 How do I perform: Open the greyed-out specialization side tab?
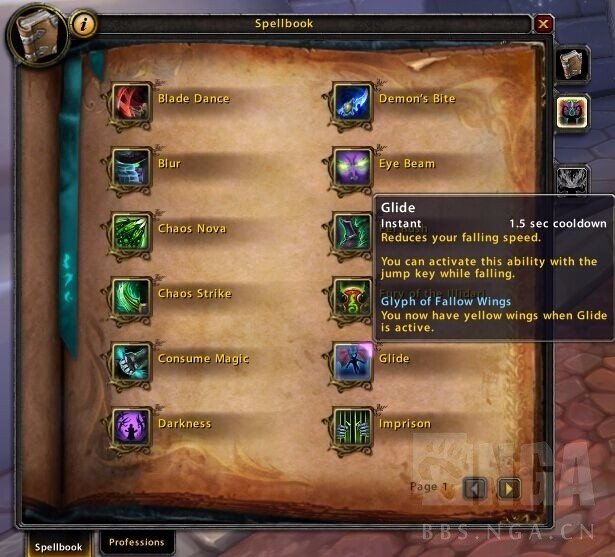pyautogui.click(x=572, y=178)
